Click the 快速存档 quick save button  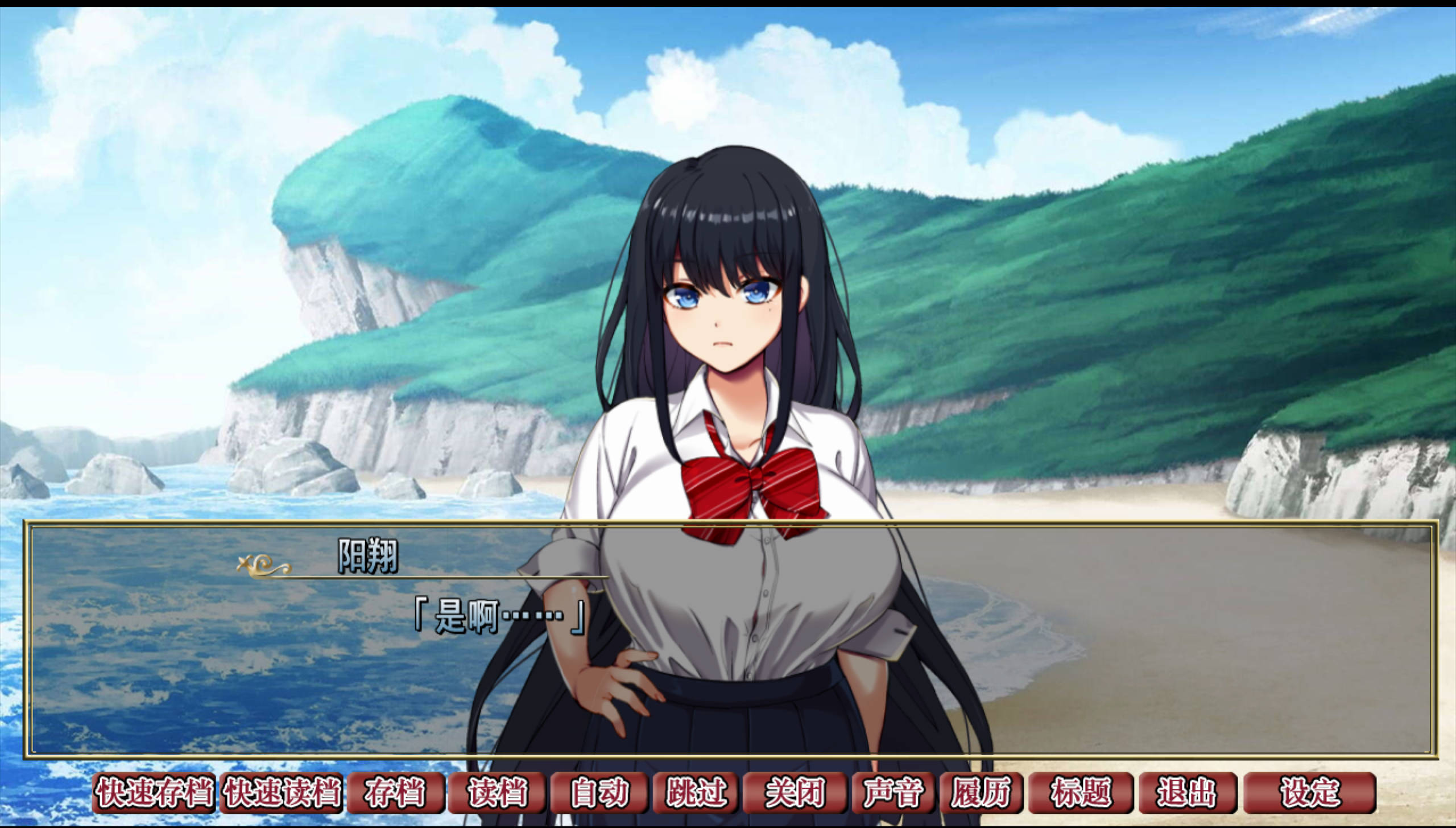[154, 792]
